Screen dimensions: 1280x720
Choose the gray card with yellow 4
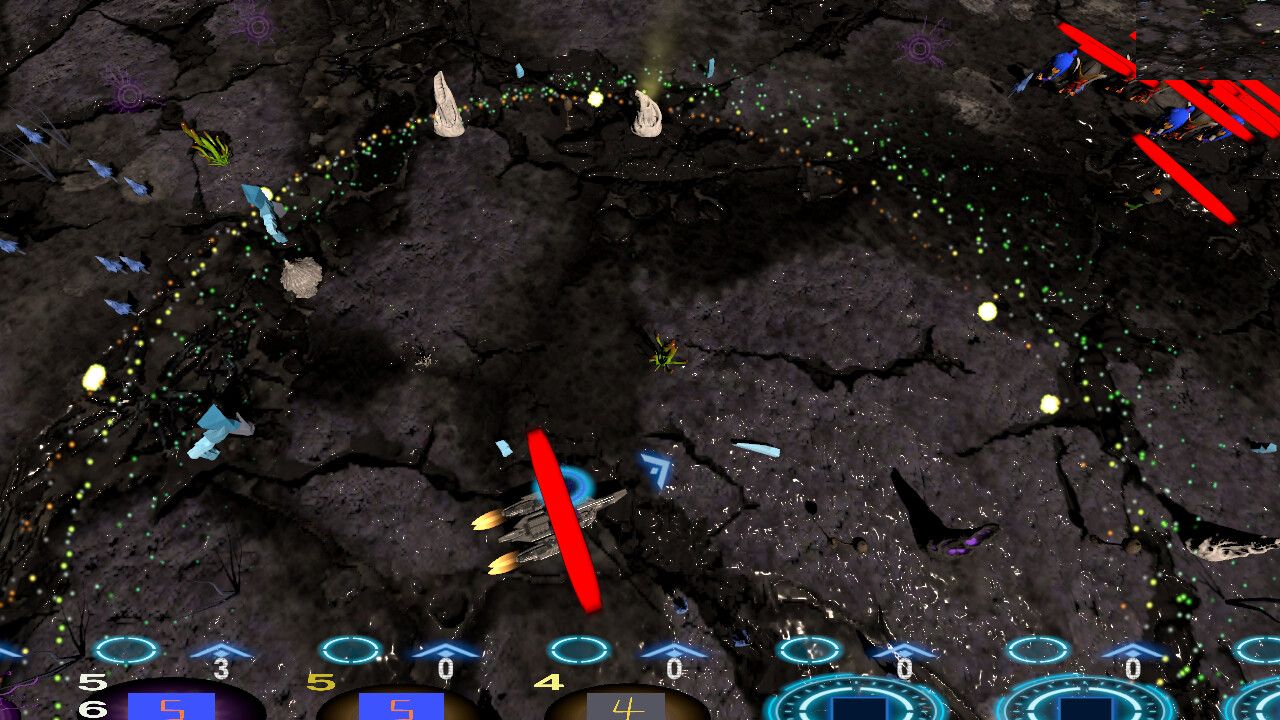(x=626, y=707)
